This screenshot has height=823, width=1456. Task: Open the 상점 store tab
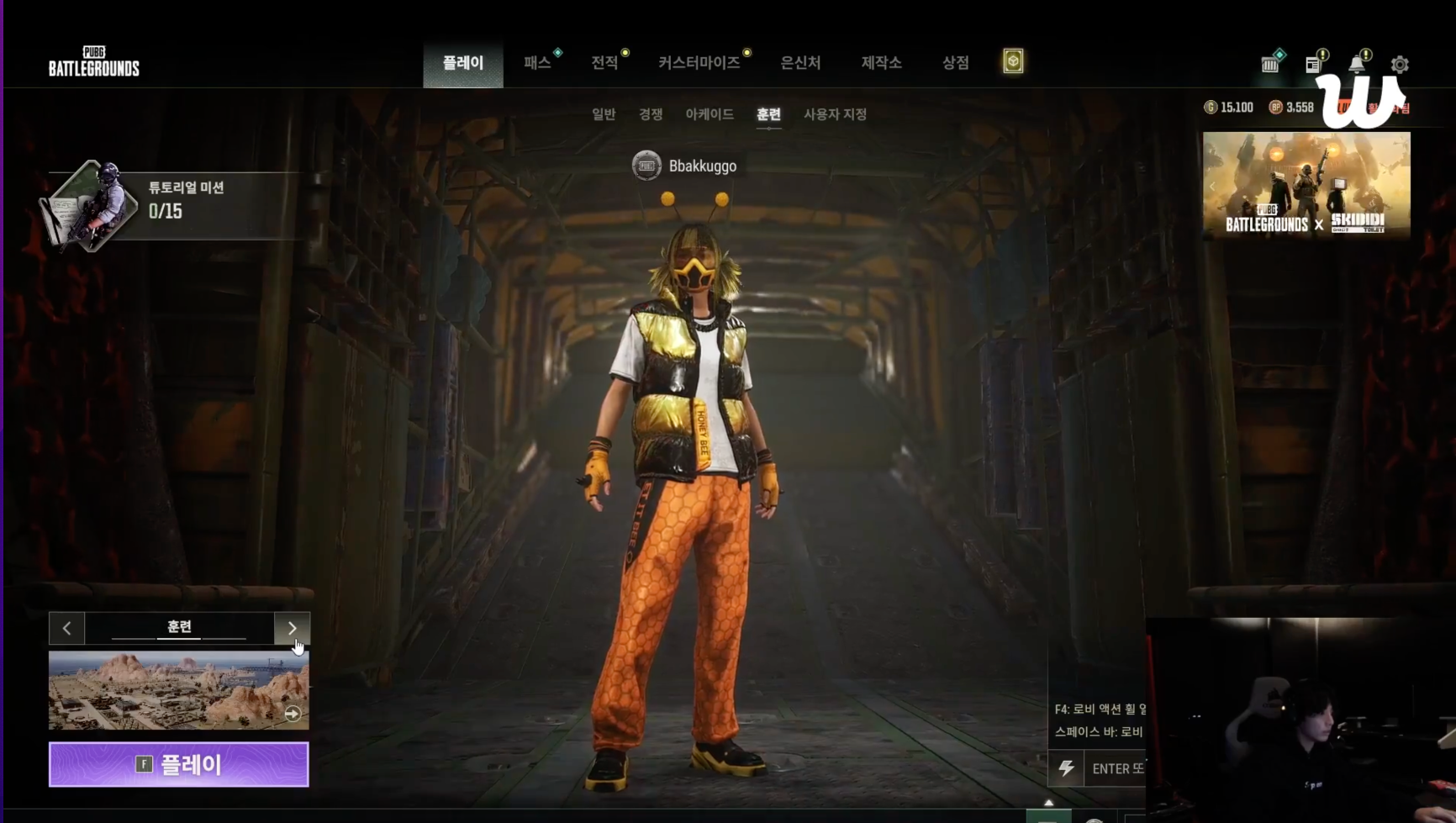pyautogui.click(x=955, y=63)
